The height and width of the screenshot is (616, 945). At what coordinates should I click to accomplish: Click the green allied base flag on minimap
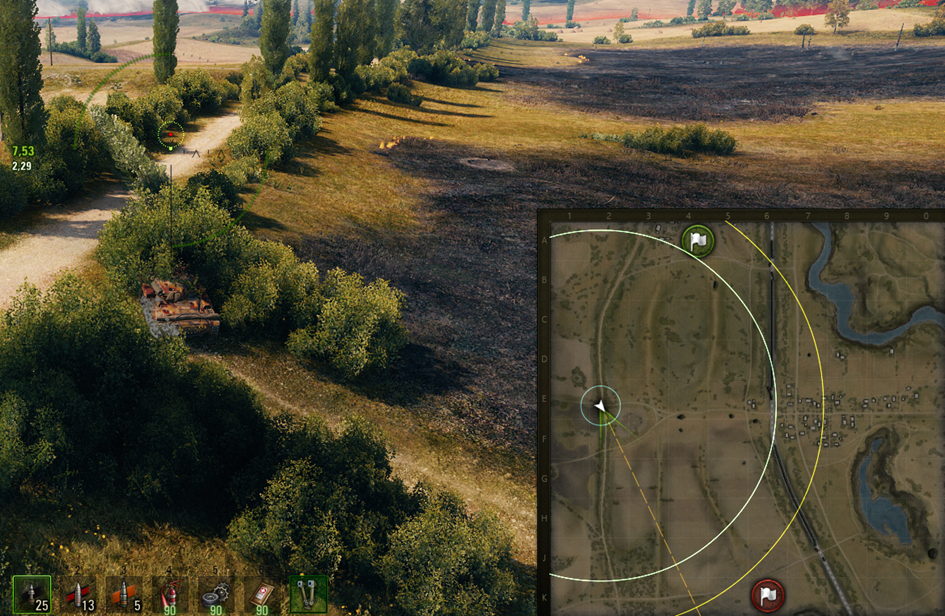coord(698,241)
